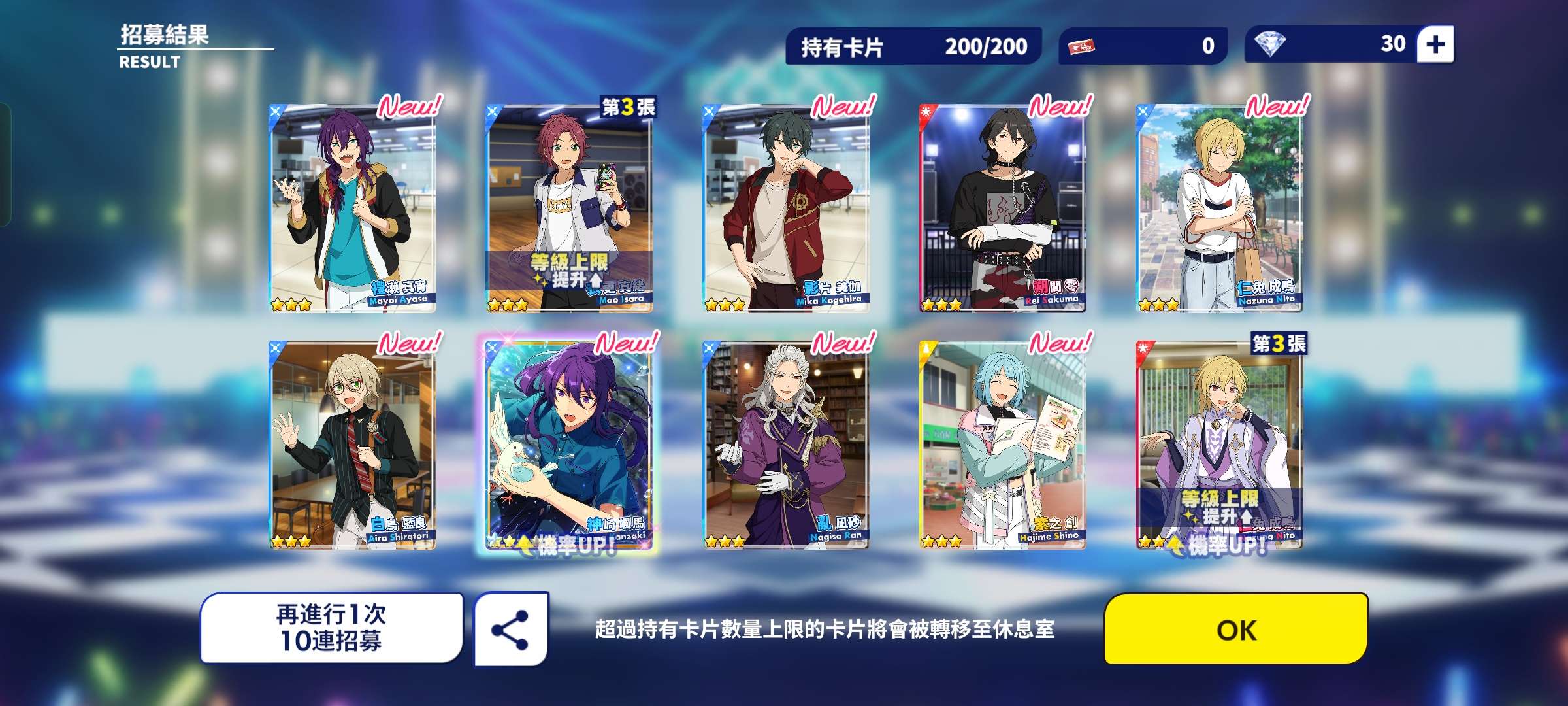Select the Mao Isara card

(569, 208)
